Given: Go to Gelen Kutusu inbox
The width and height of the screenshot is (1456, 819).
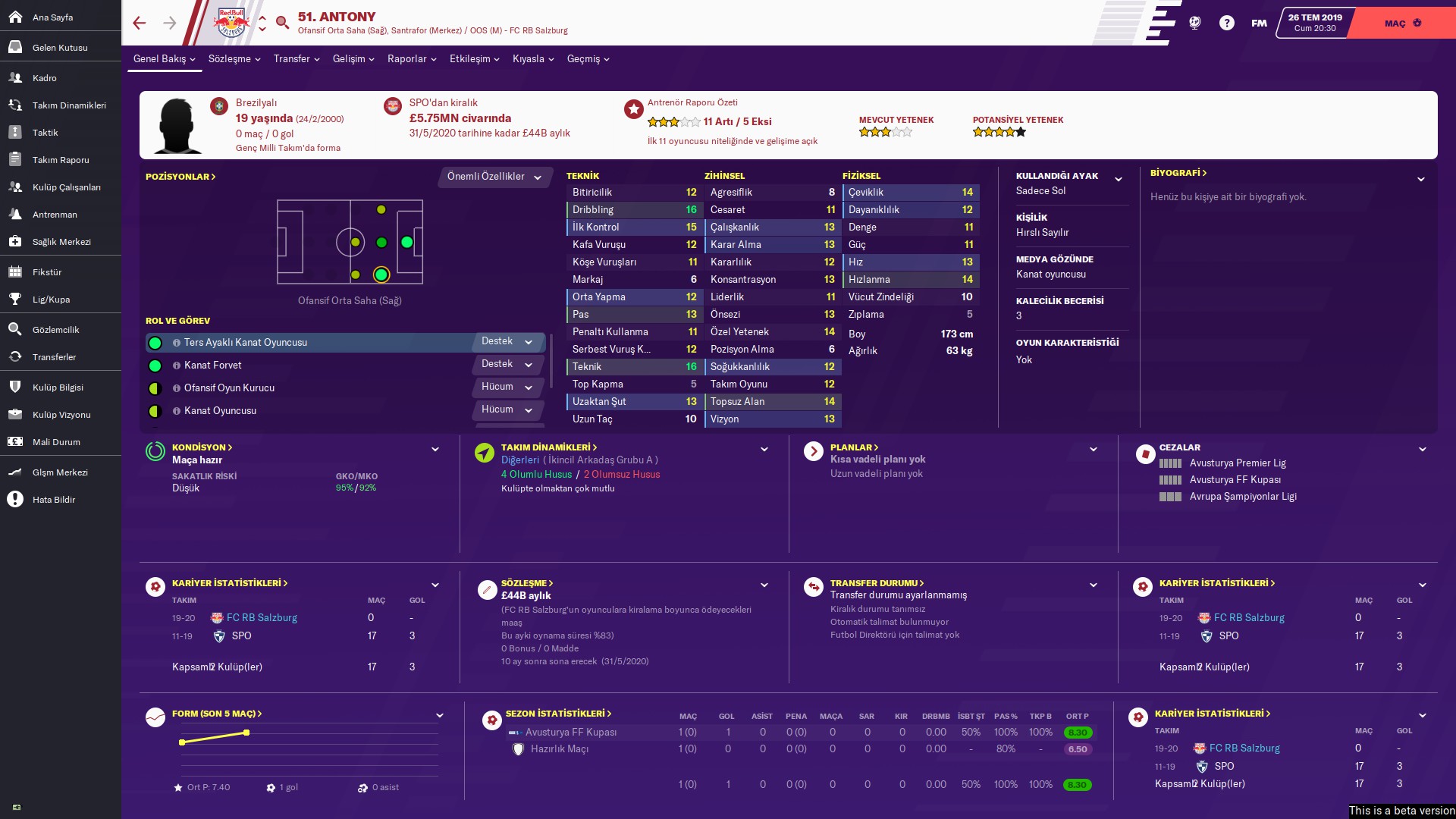Looking at the screenshot, I should (x=59, y=47).
